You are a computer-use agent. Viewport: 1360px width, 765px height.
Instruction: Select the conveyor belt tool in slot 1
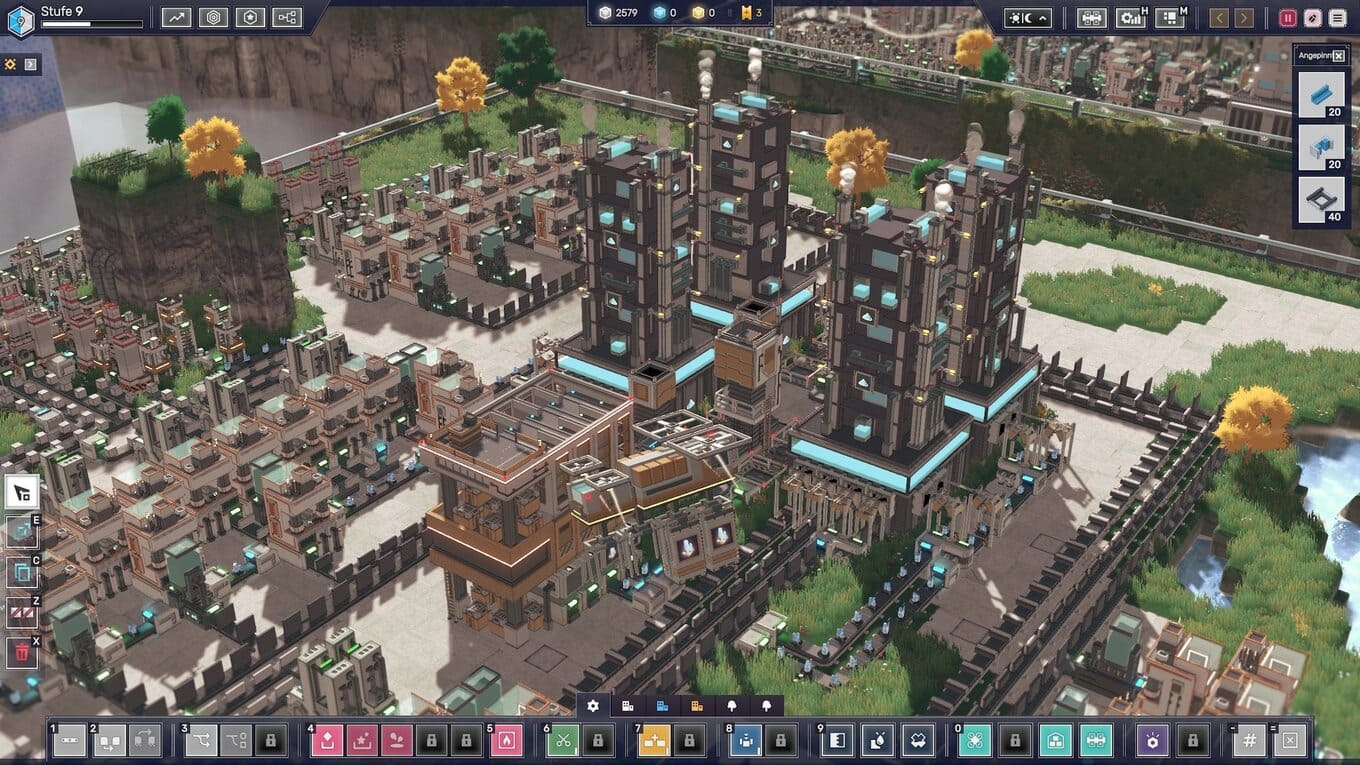click(x=69, y=741)
